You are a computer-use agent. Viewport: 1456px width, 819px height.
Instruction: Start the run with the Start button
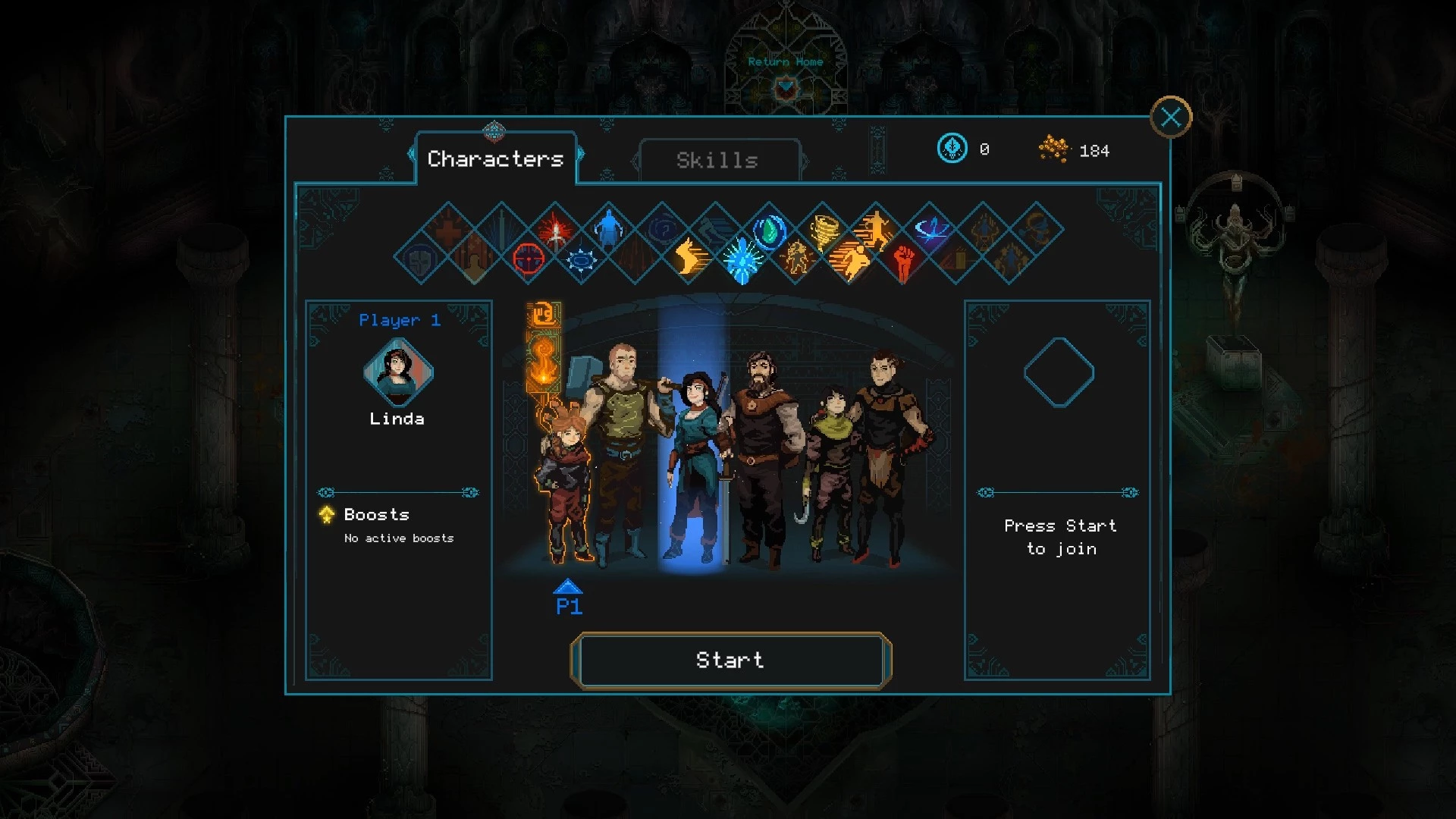point(730,661)
